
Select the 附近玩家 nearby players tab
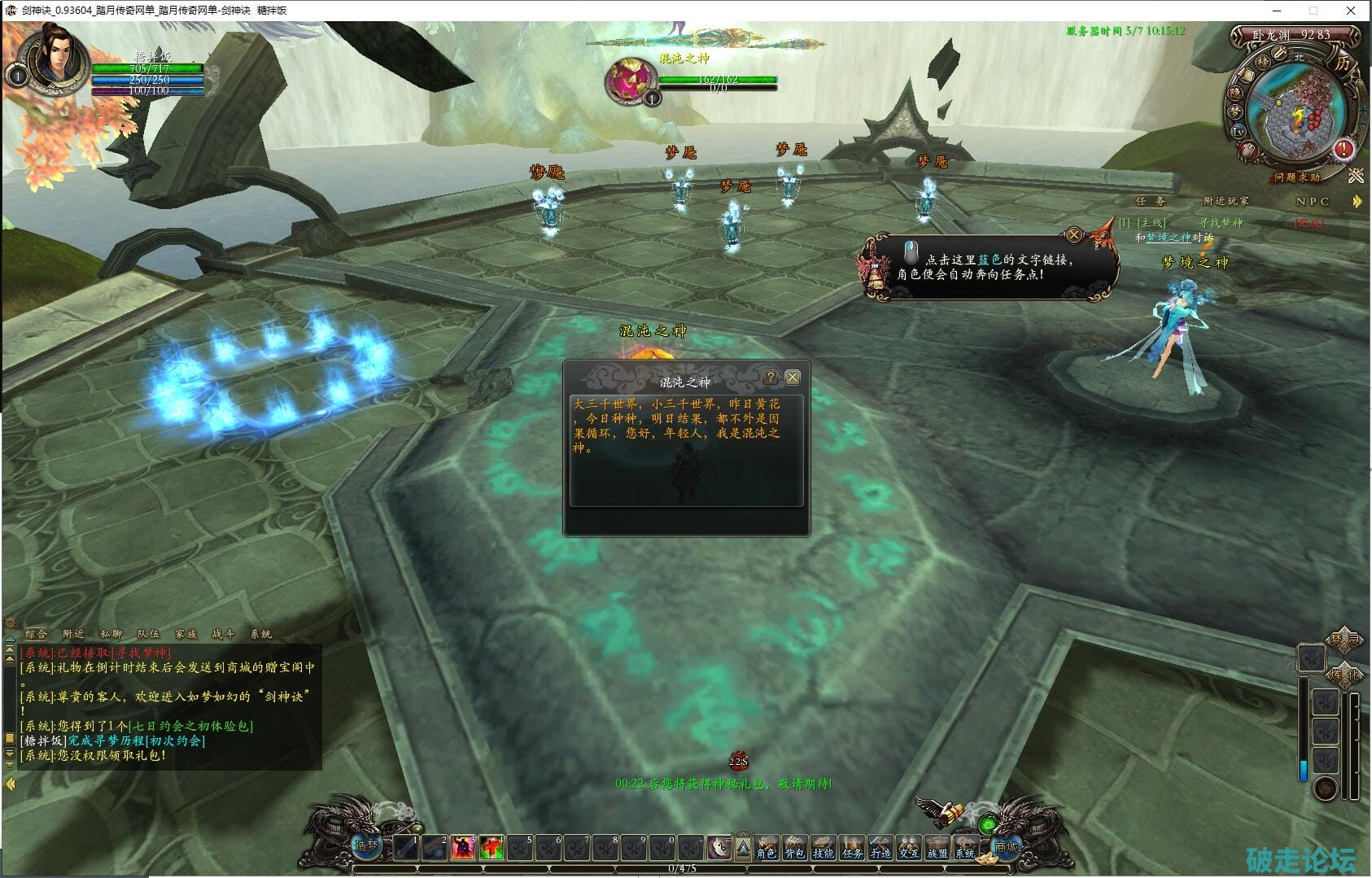coord(1226,201)
